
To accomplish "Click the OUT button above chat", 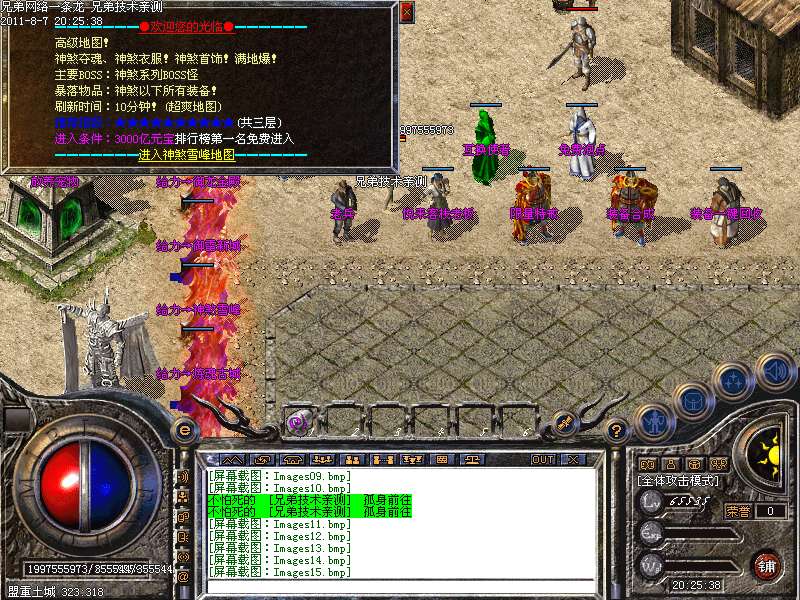I will (542, 459).
